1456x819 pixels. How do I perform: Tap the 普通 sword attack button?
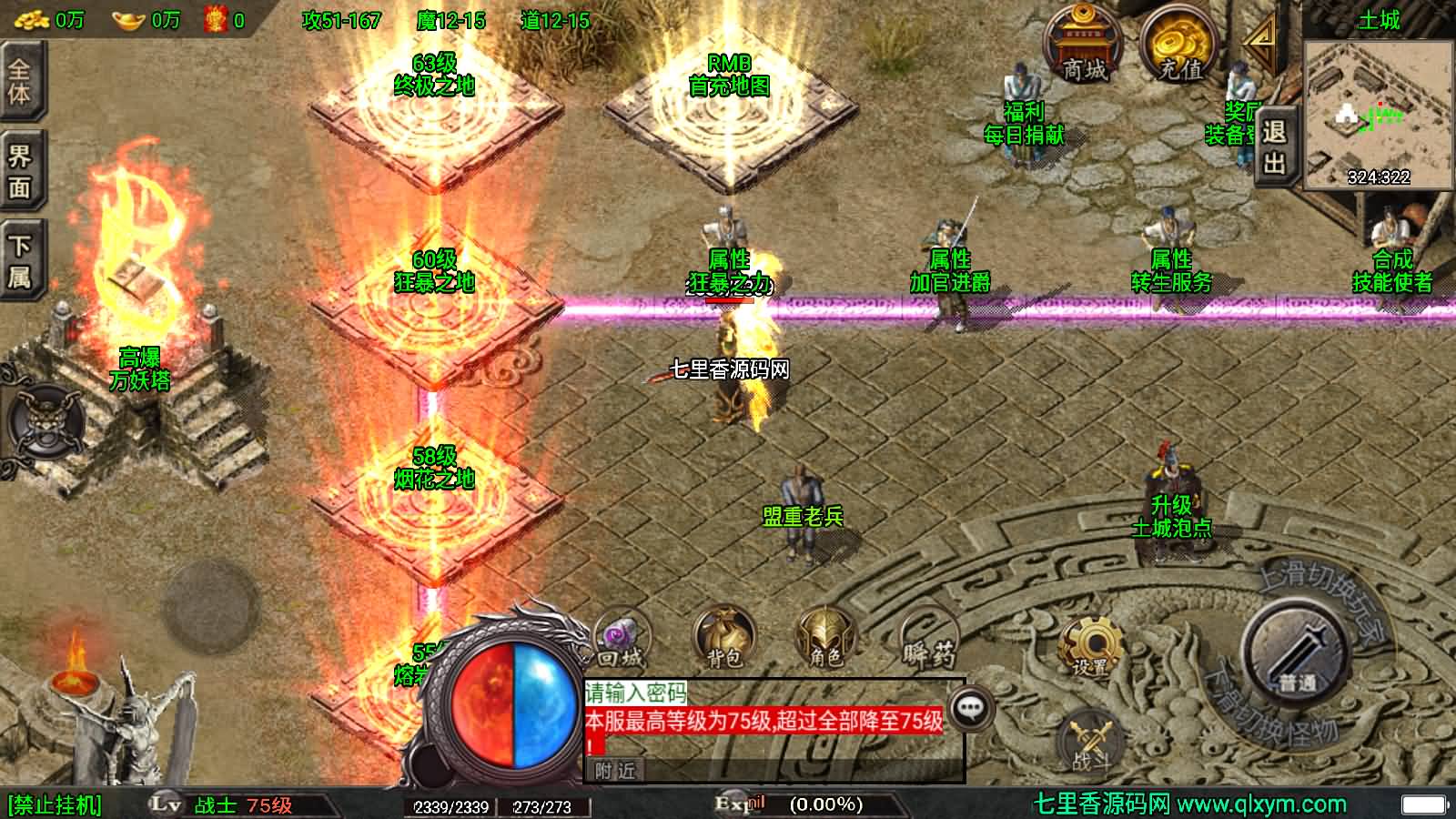tap(1296, 651)
